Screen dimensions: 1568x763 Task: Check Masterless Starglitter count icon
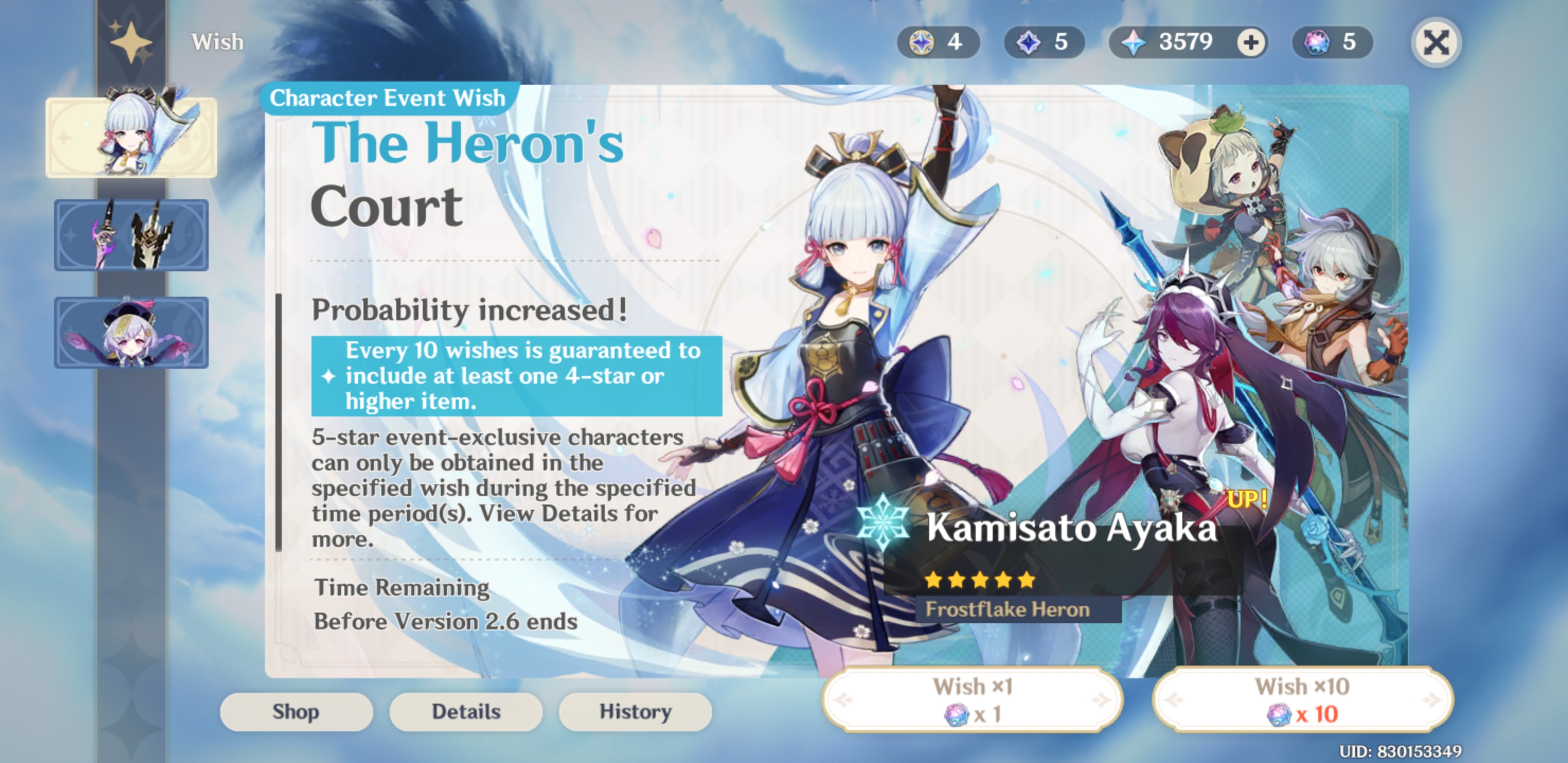tap(922, 41)
